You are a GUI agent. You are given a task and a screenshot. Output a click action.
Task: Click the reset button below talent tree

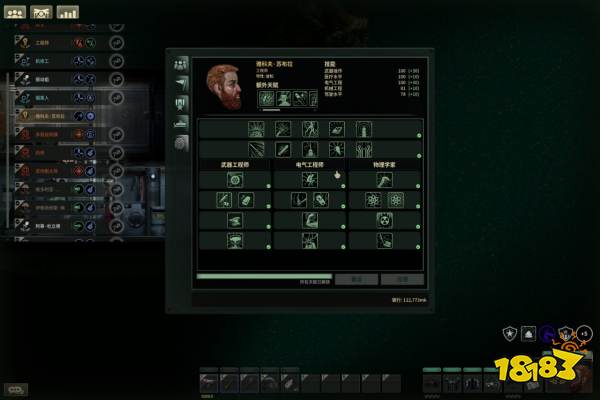(356, 279)
